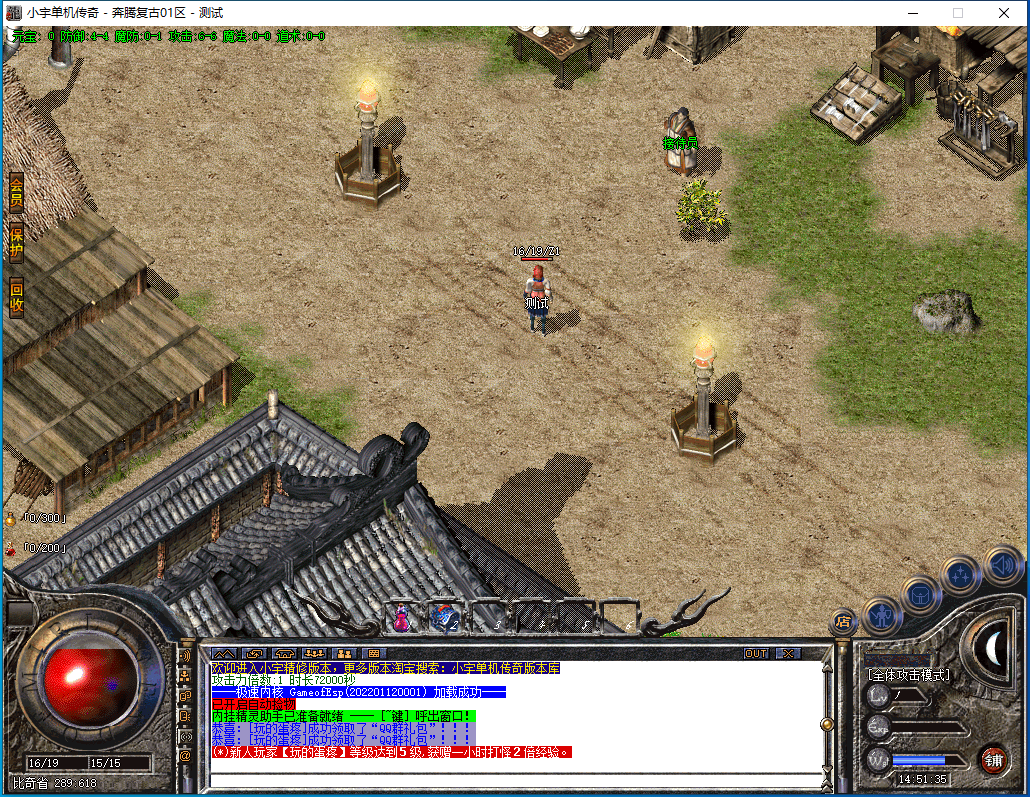Open the 保护 protection settings

pyautogui.click(x=16, y=243)
